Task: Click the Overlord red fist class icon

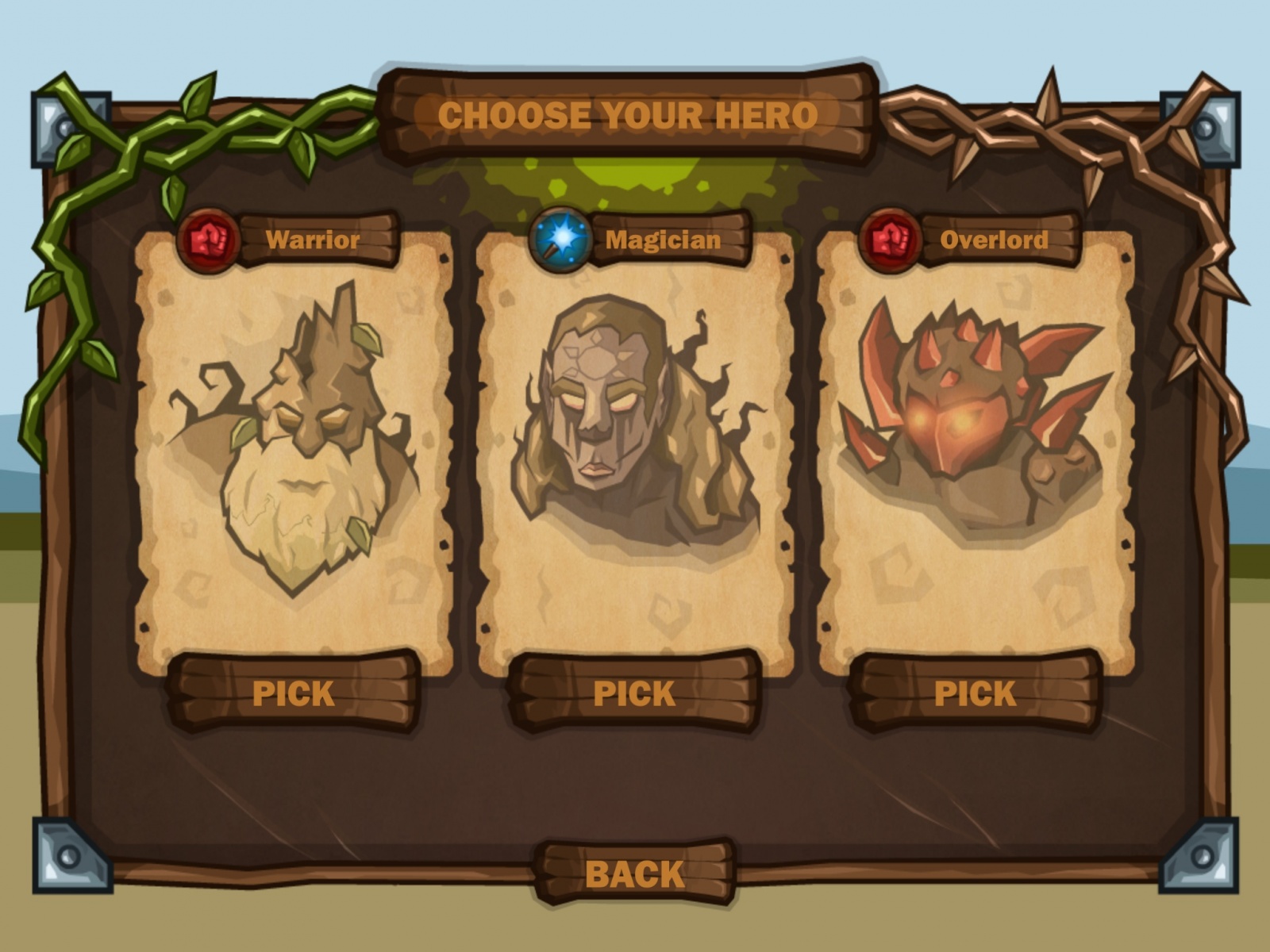Action: 891,240
